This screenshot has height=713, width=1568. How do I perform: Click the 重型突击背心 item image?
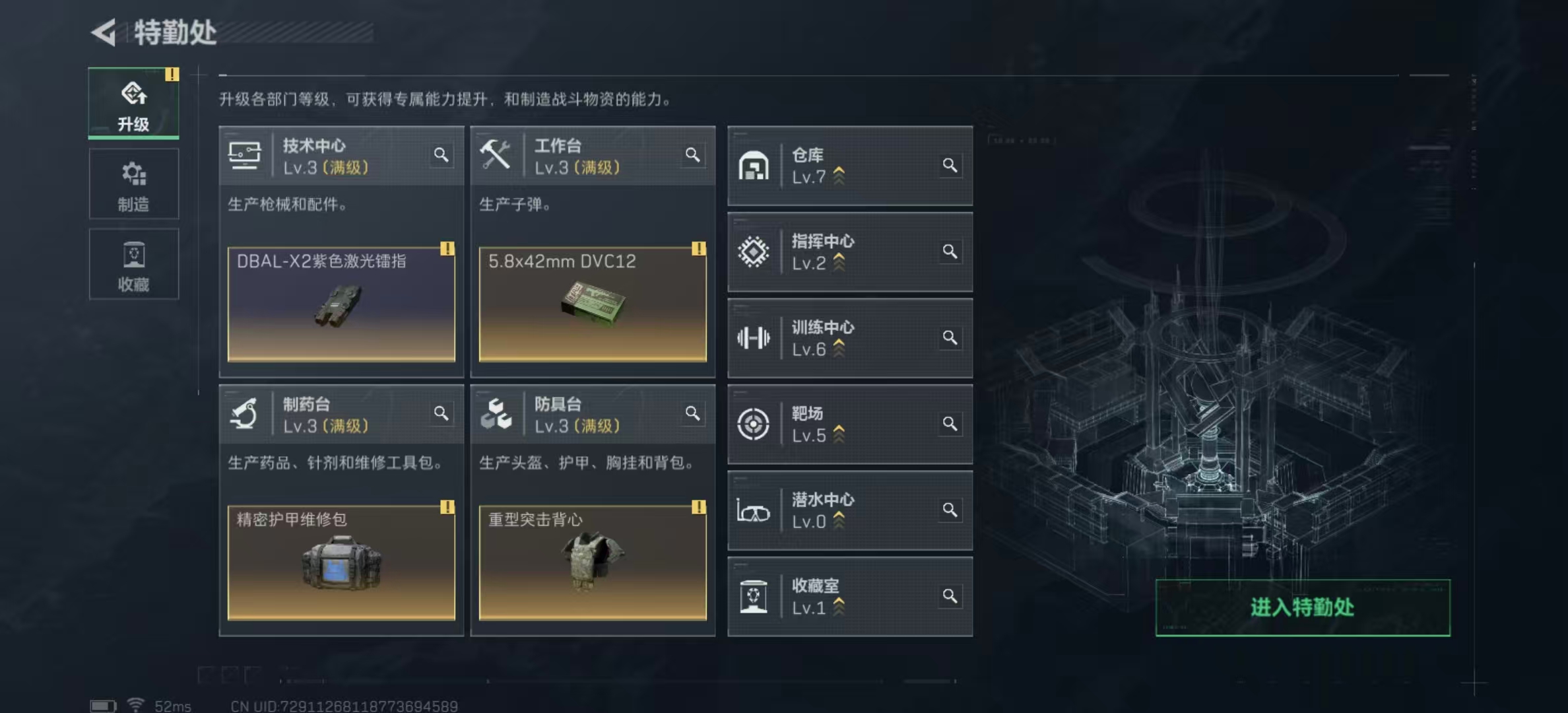(x=593, y=564)
